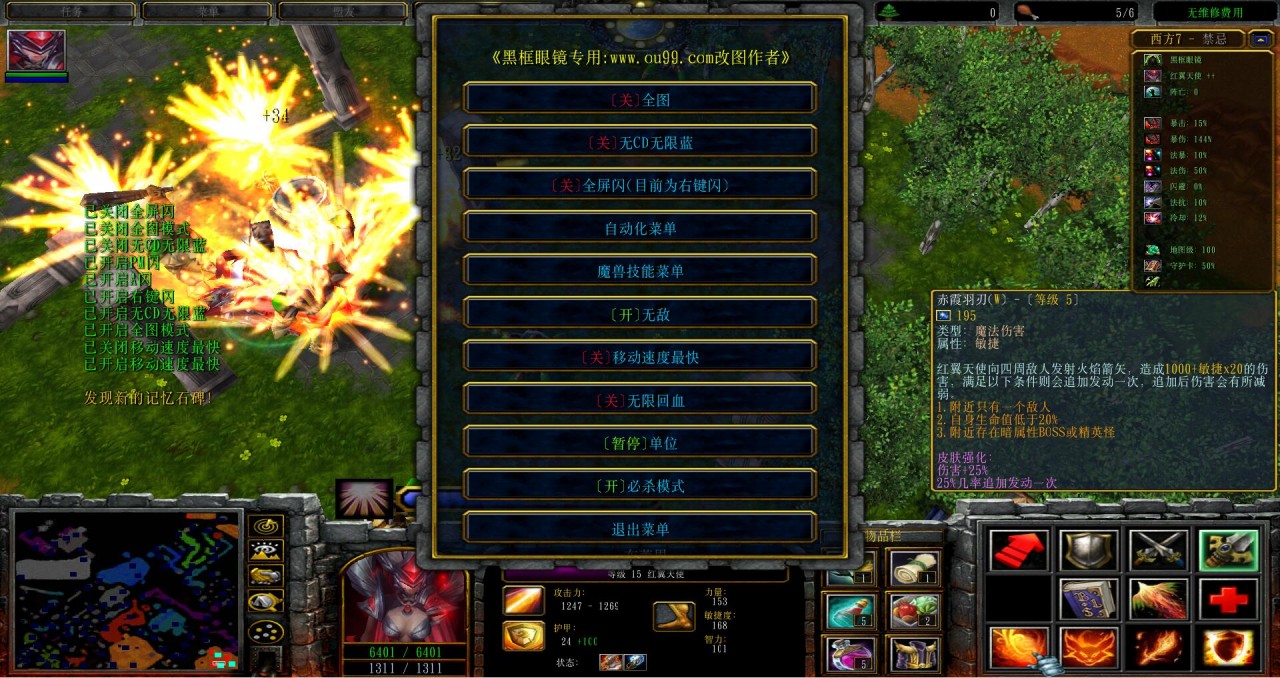Open the blue spellbook ability
This screenshot has height=678, width=1280.
(1089, 599)
